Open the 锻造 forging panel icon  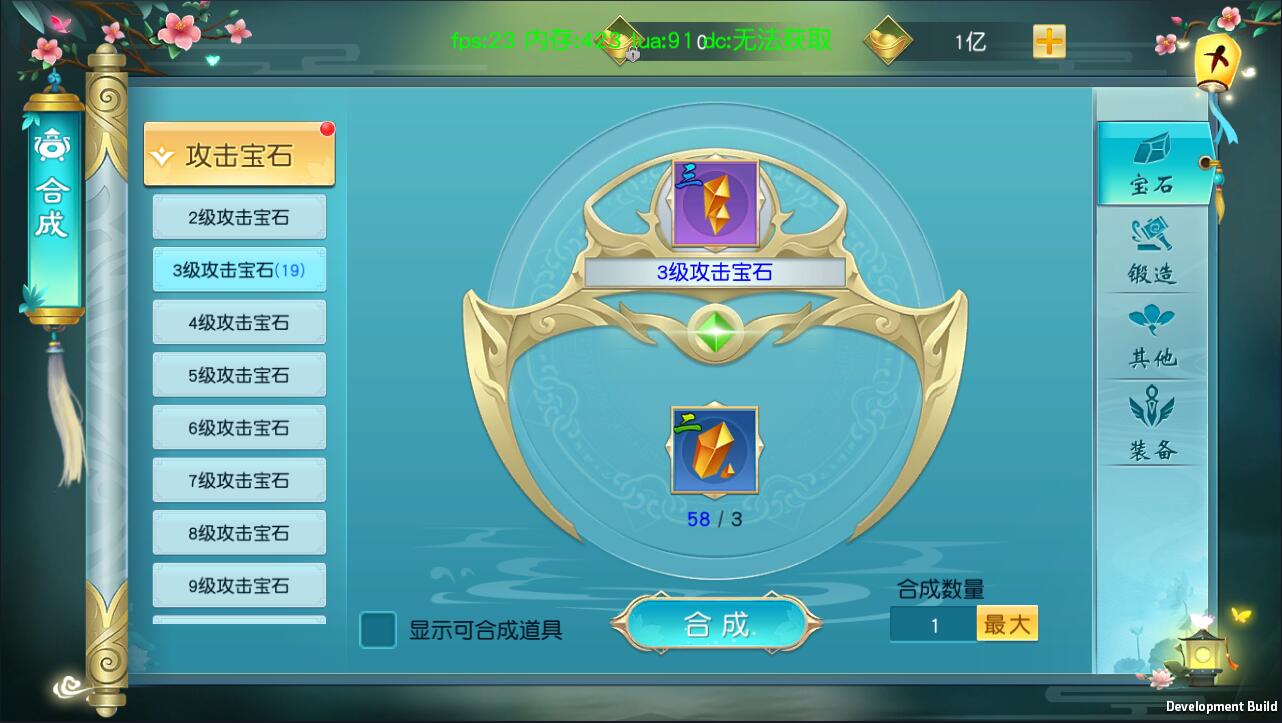[x=1152, y=253]
